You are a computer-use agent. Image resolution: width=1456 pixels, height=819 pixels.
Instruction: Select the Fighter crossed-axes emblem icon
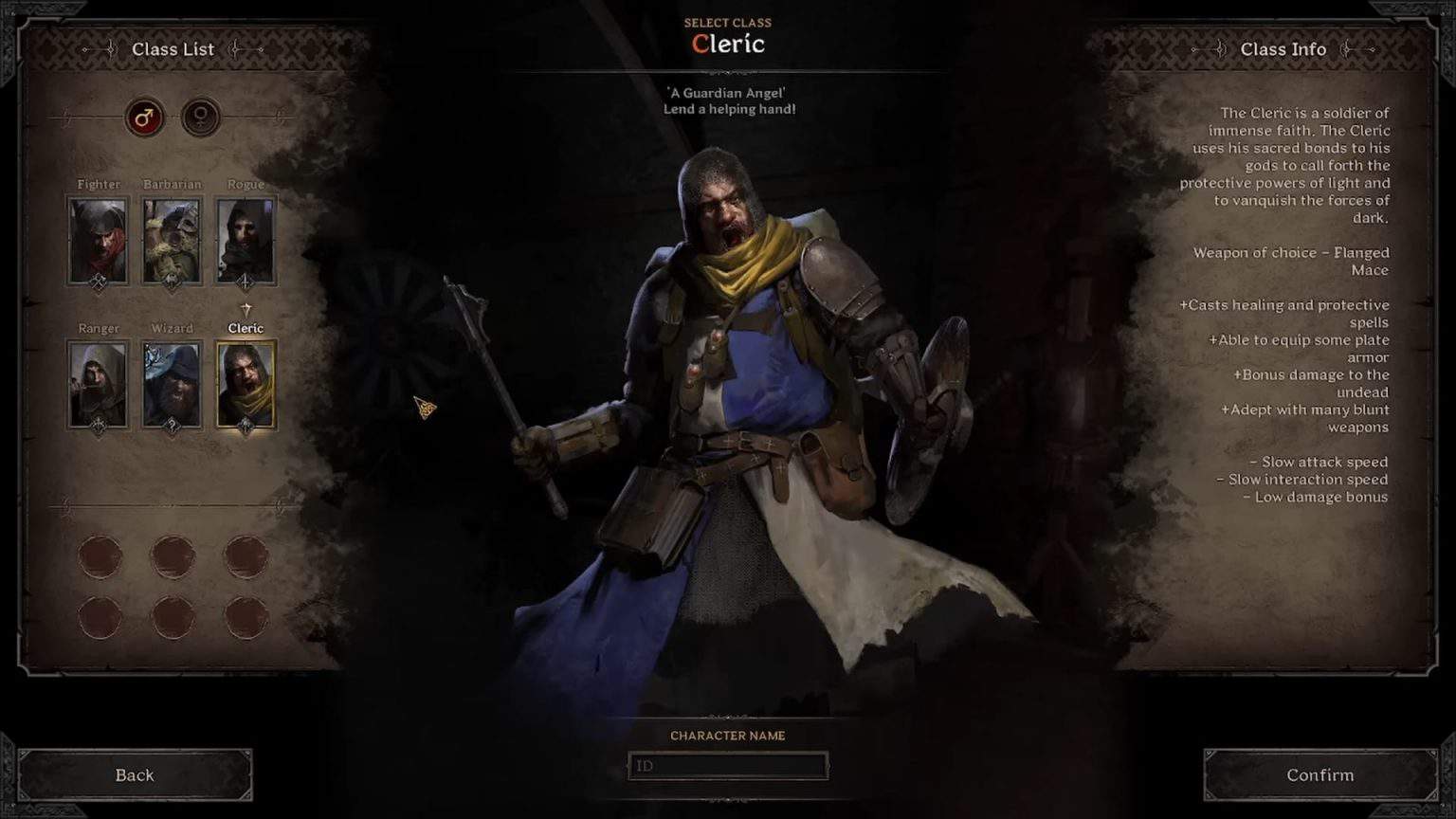point(98,279)
